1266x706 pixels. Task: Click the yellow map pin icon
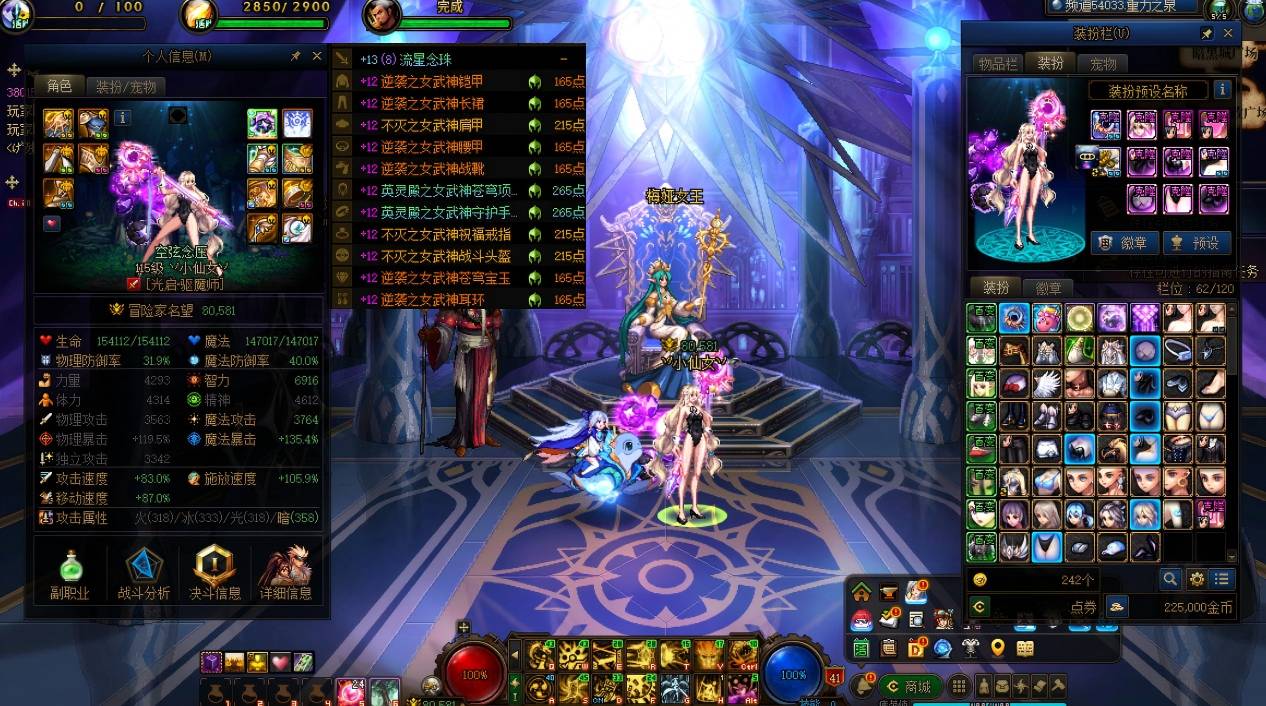pyautogui.click(x=997, y=648)
